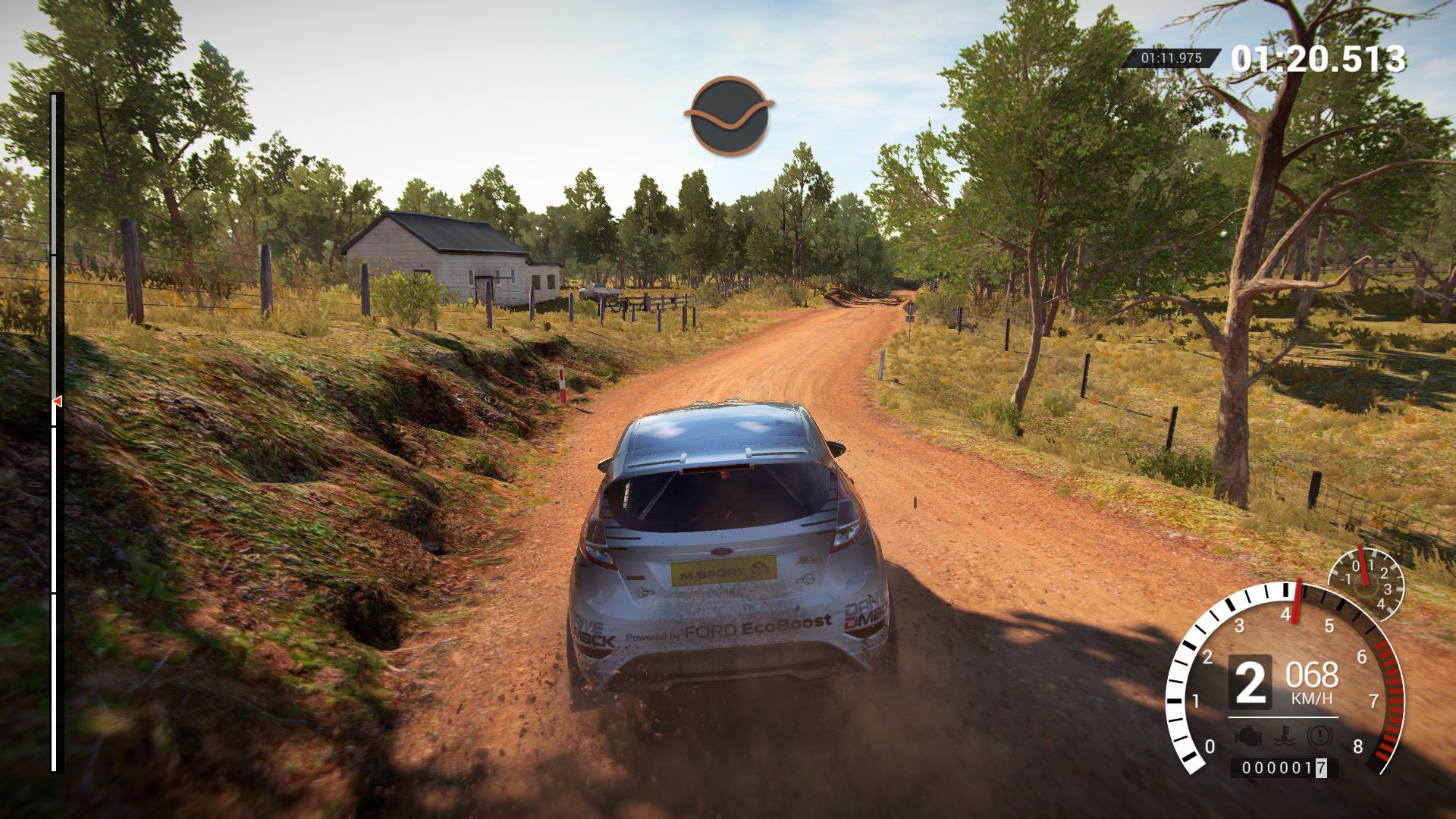Viewport: 1456px width, 819px height.
Task: Select the engine warning light icon
Action: 1247,735
